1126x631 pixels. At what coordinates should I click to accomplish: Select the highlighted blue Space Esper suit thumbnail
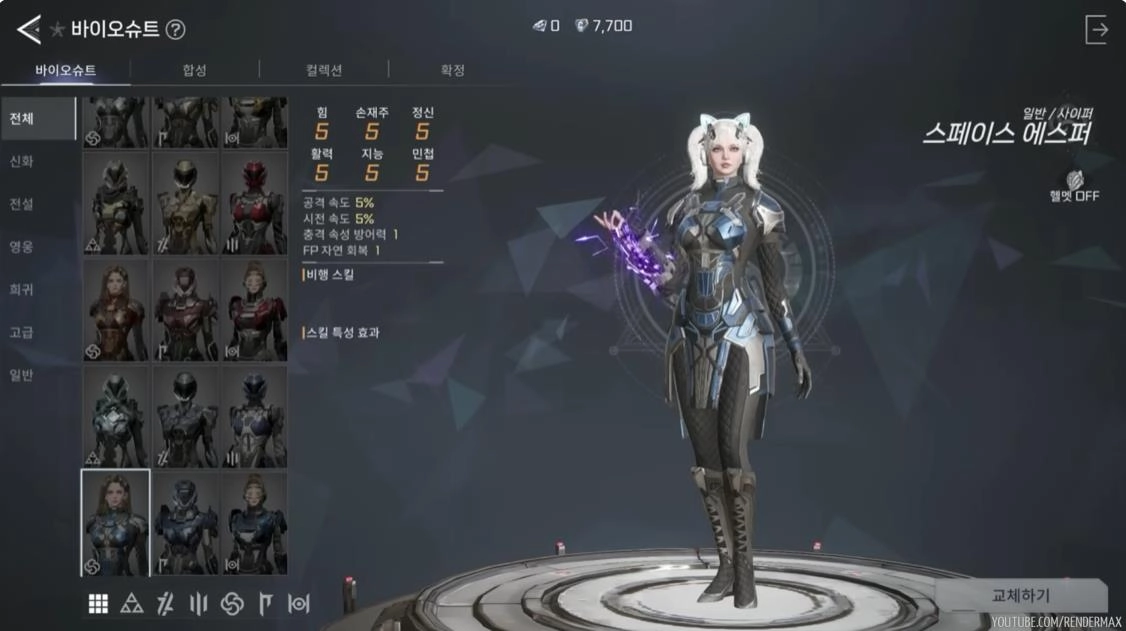pos(116,522)
